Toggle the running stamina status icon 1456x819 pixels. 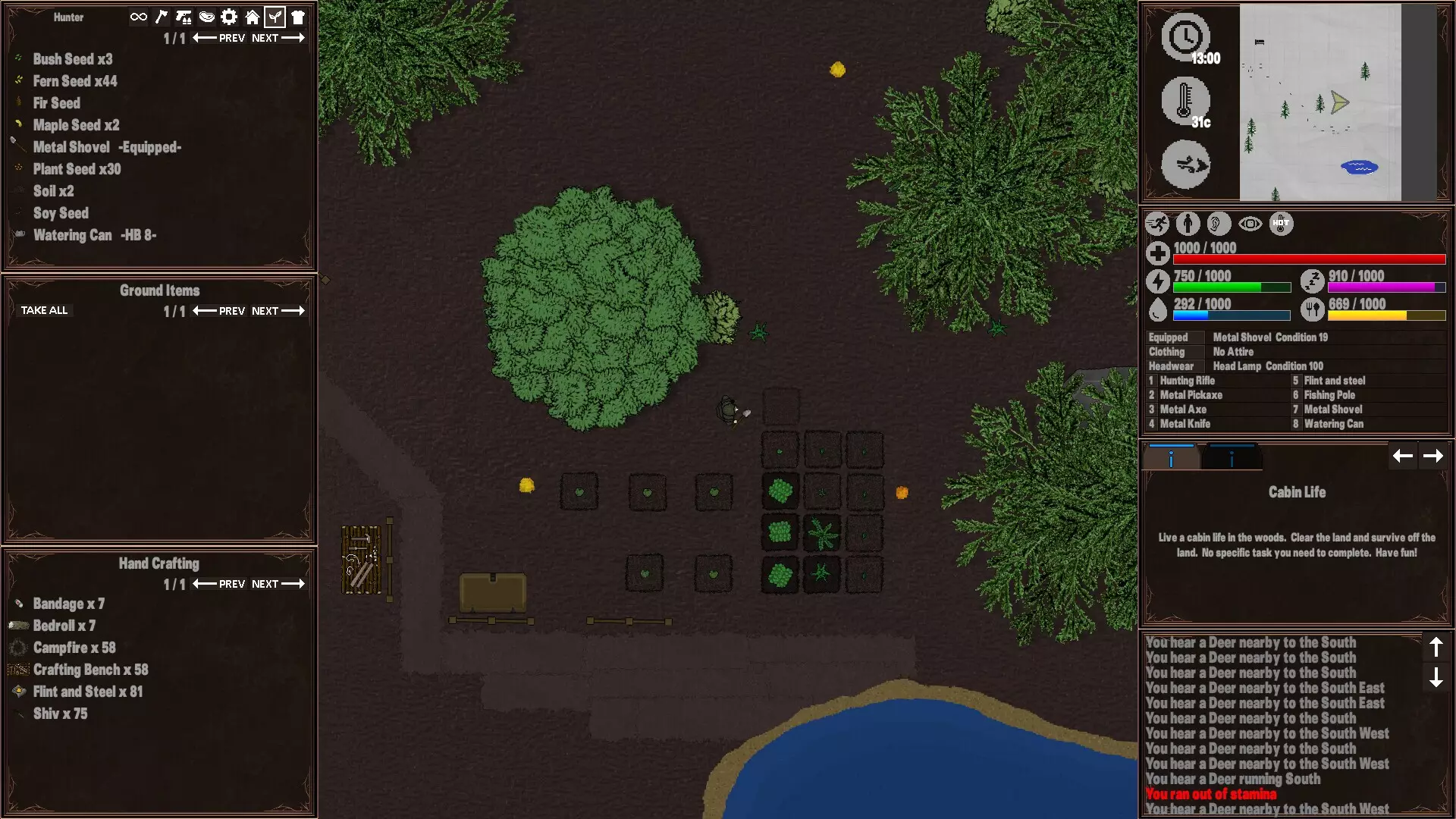coord(1158,224)
